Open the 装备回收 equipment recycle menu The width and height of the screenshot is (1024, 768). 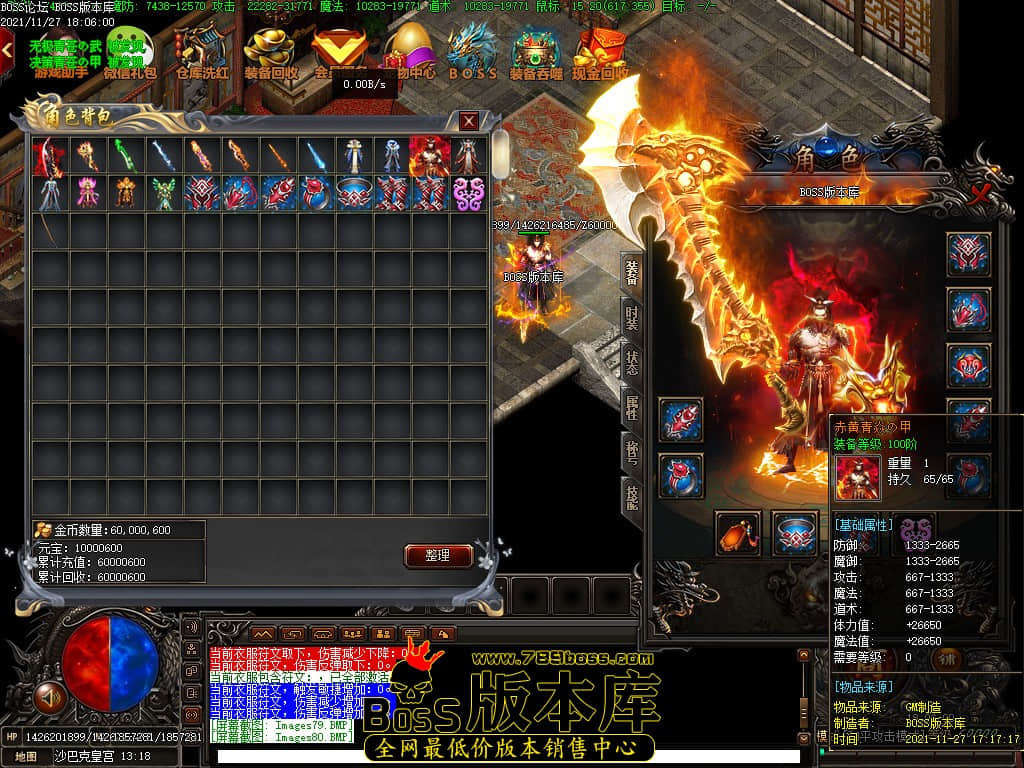tap(271, 53)
